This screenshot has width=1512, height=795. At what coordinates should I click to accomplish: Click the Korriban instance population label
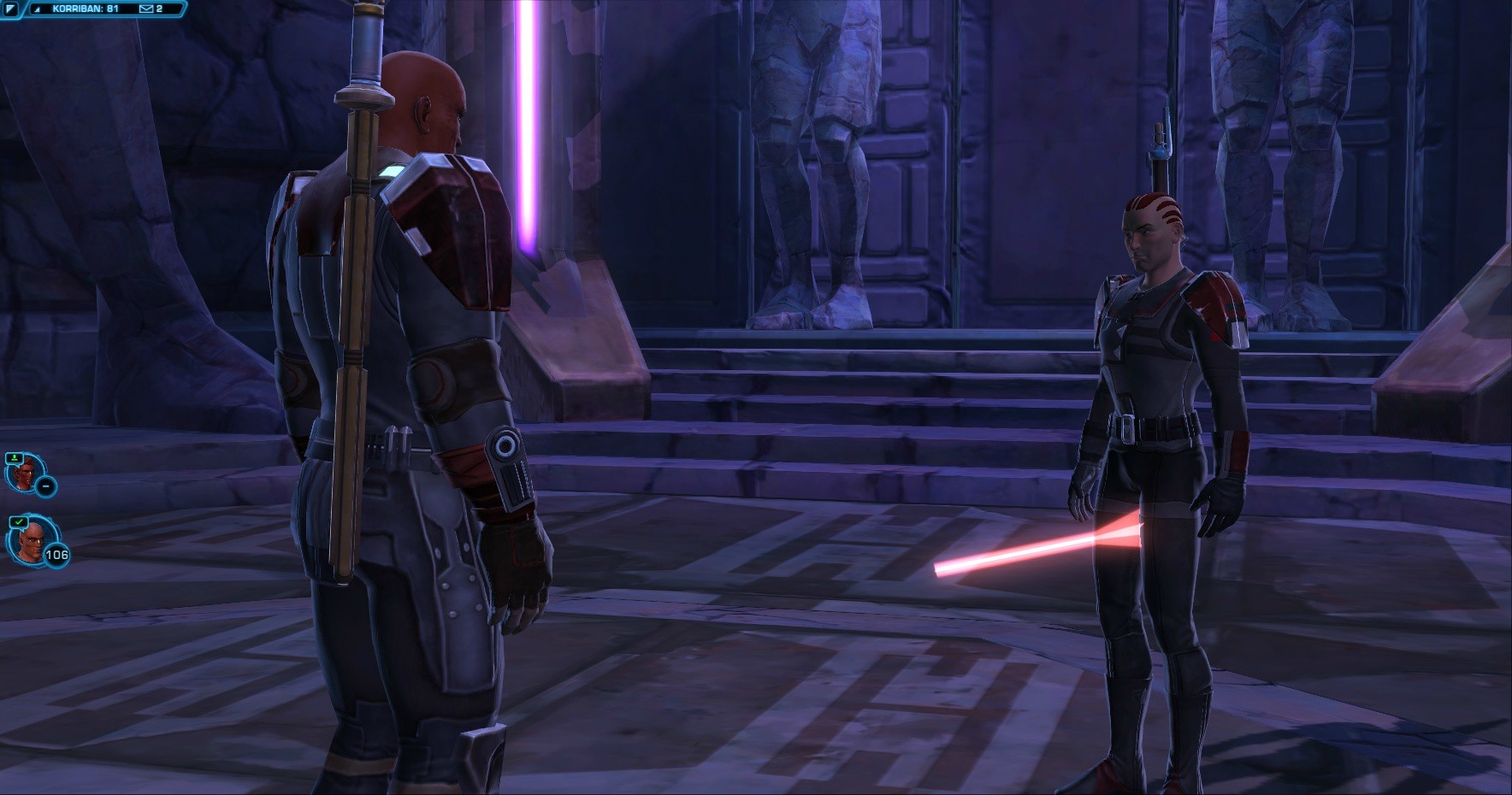point(85,9)
